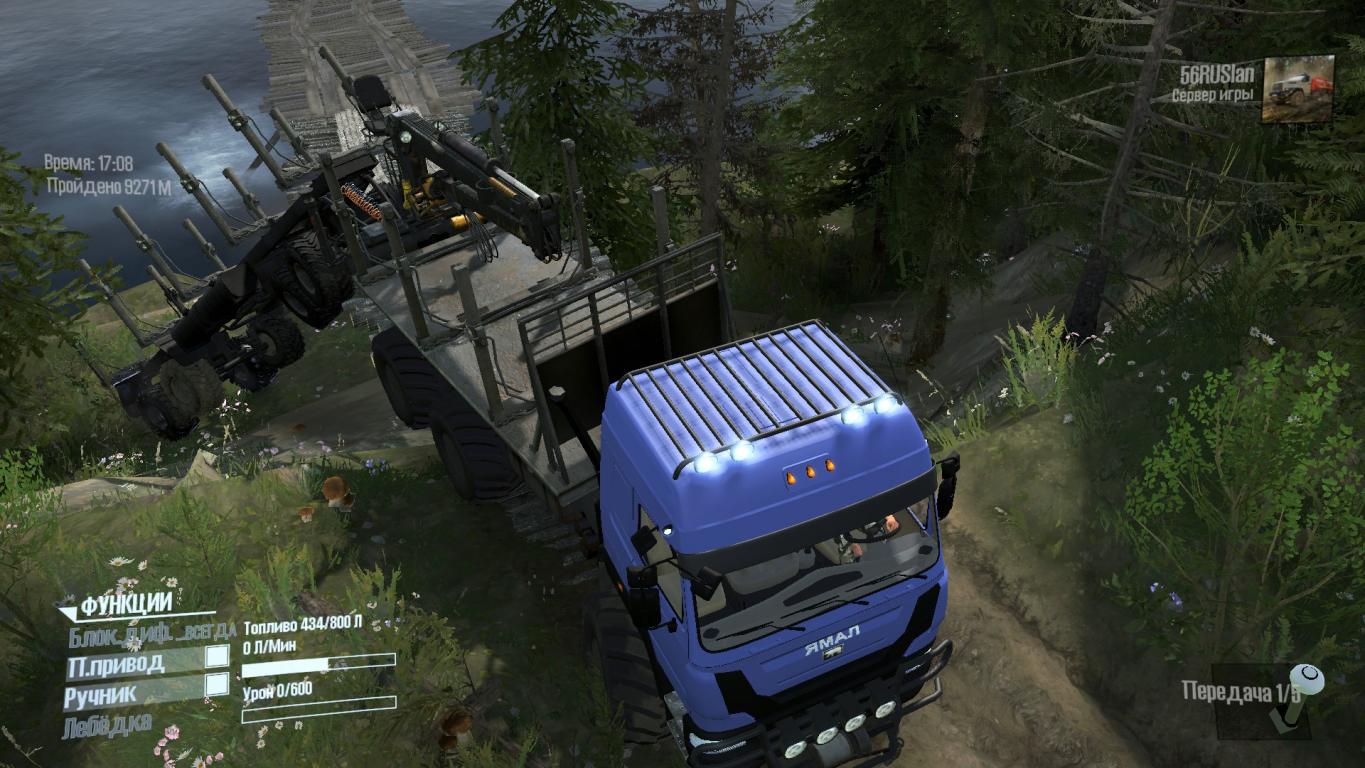Select the Лебёдка winch entry

coord(110,722)
